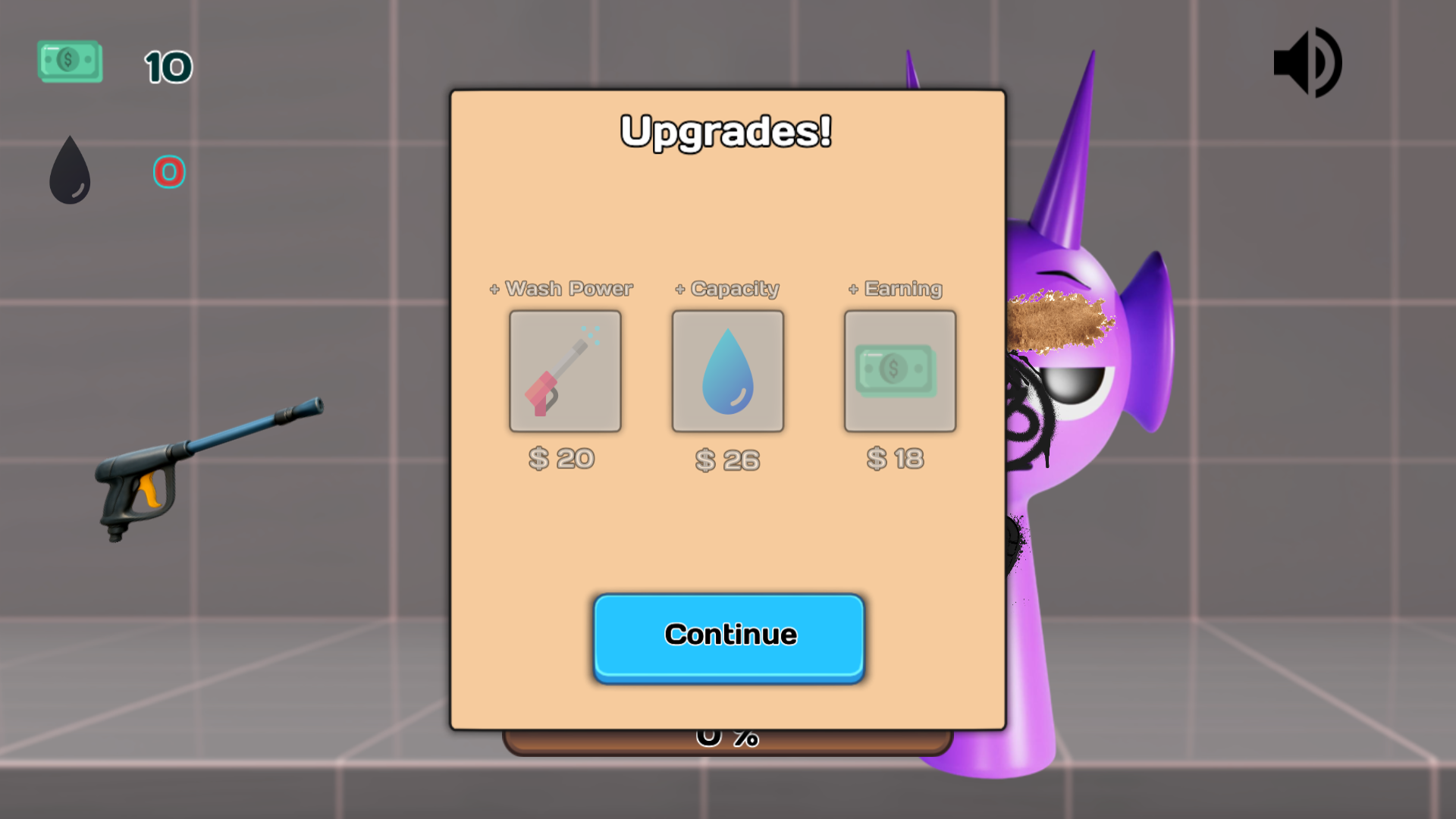Screen dimensions: 1456x819
Task: Toggle the Wash Power upgrade selection
Action: (565, 370)
